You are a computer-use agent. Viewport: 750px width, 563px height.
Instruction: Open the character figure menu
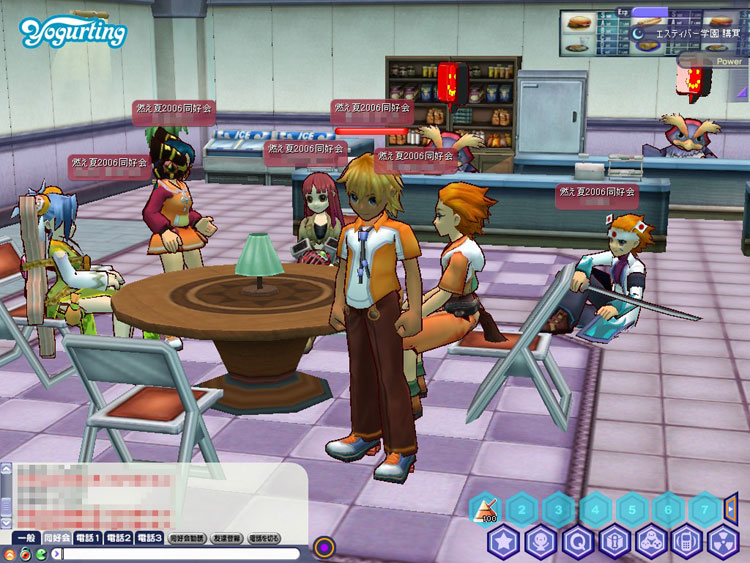coord(541,542)
